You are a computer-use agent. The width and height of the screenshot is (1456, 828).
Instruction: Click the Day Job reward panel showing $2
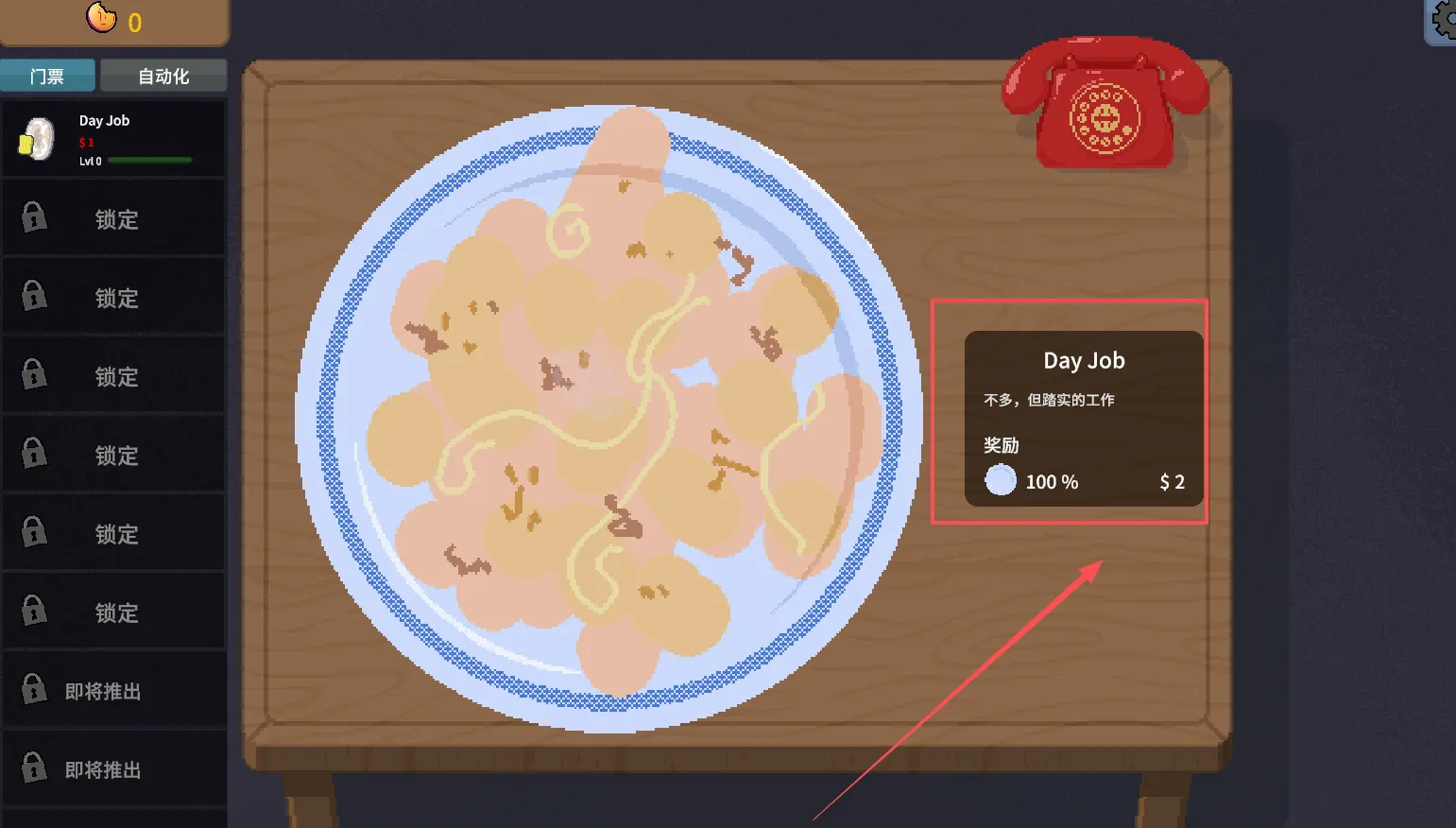click(1083, 416)
